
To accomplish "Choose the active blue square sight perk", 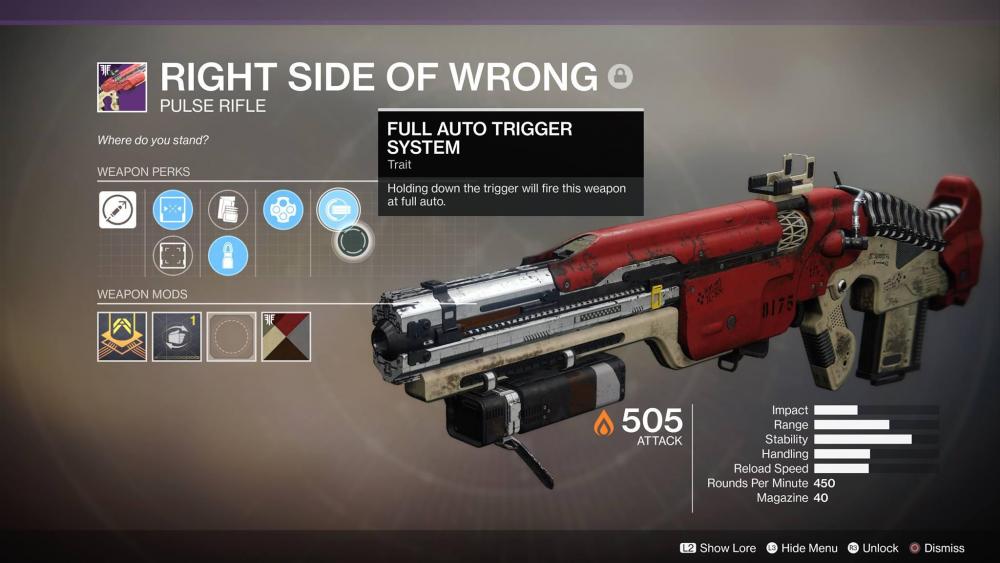I will pyautogui.click(x=172, y=211).
